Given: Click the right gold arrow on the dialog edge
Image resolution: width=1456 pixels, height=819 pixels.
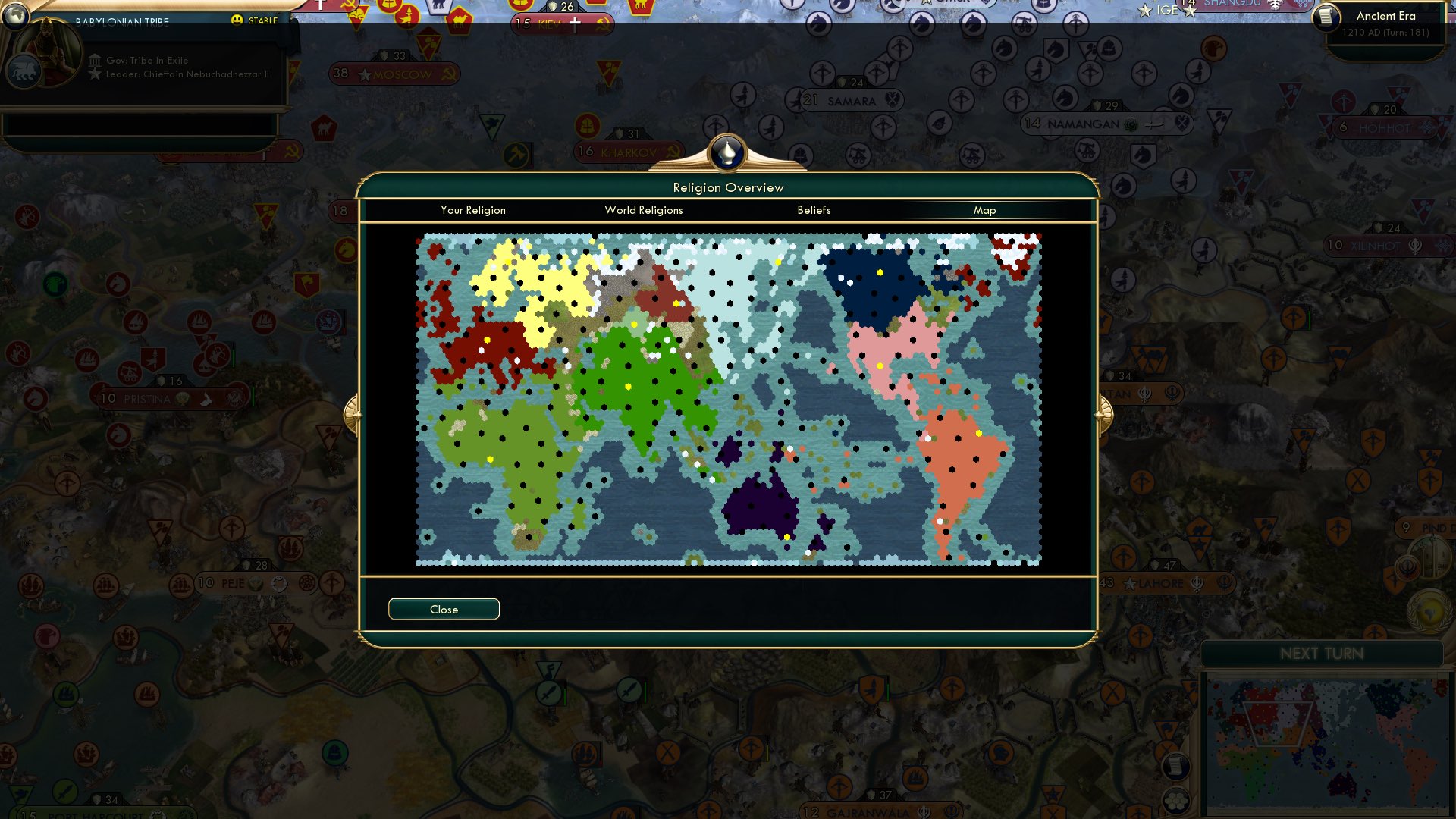Looking at the screenshot, I should click(1105, 415).
